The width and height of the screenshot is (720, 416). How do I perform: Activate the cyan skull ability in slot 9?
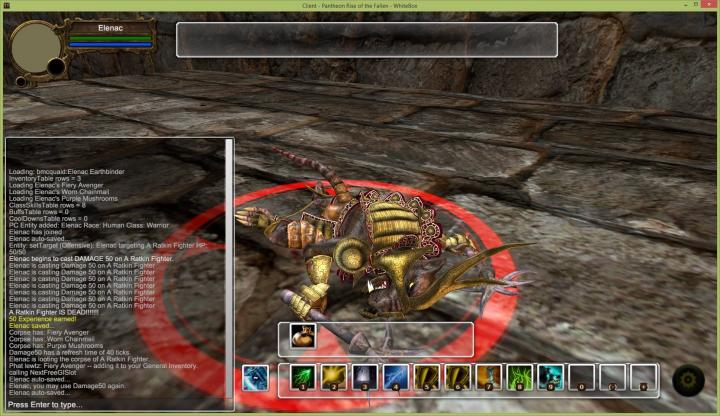click(550, 377)
